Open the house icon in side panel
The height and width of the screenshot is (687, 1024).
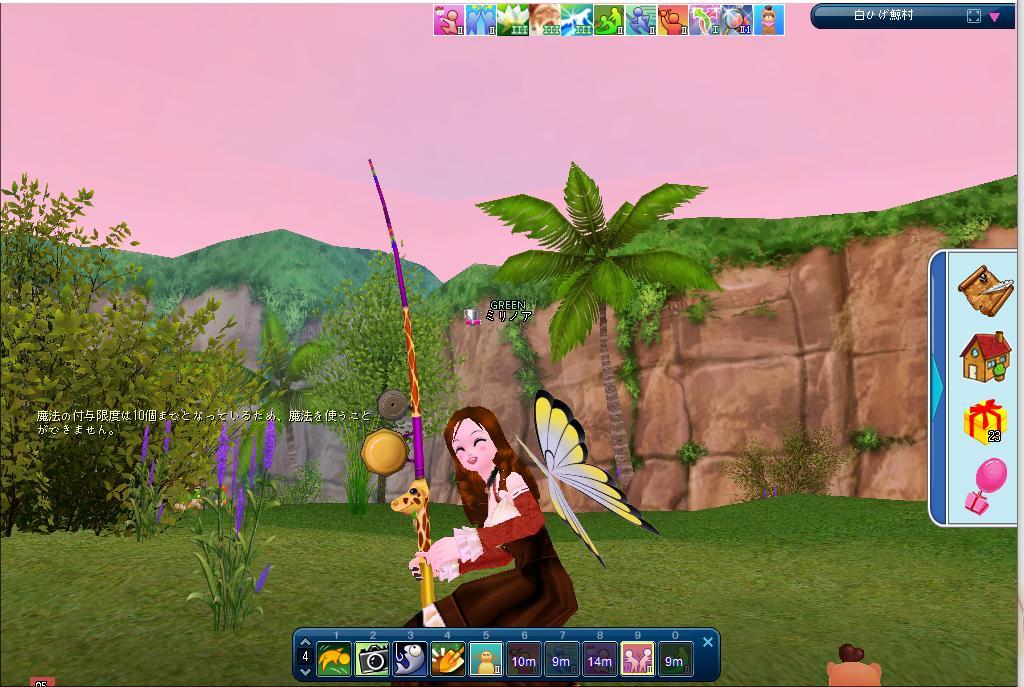pos(985,357)
